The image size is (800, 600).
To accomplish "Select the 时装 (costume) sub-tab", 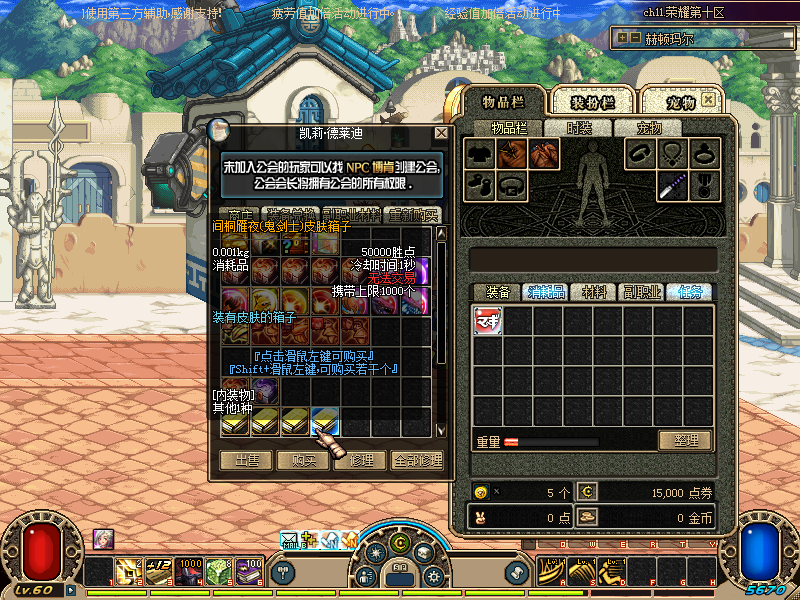I will [x=579, y=128].
